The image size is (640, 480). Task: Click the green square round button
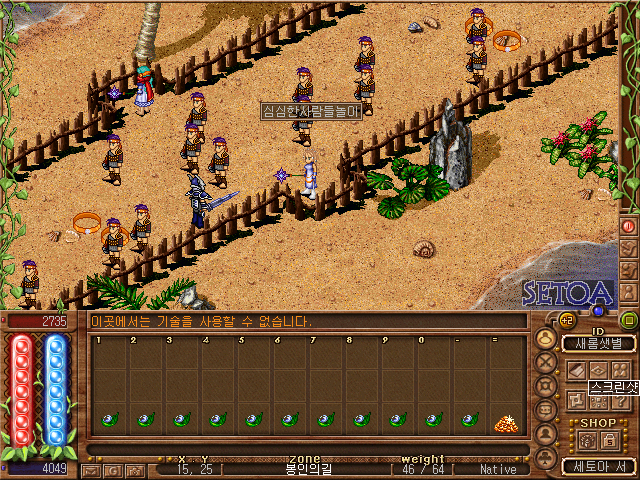(x=629, y=321)
